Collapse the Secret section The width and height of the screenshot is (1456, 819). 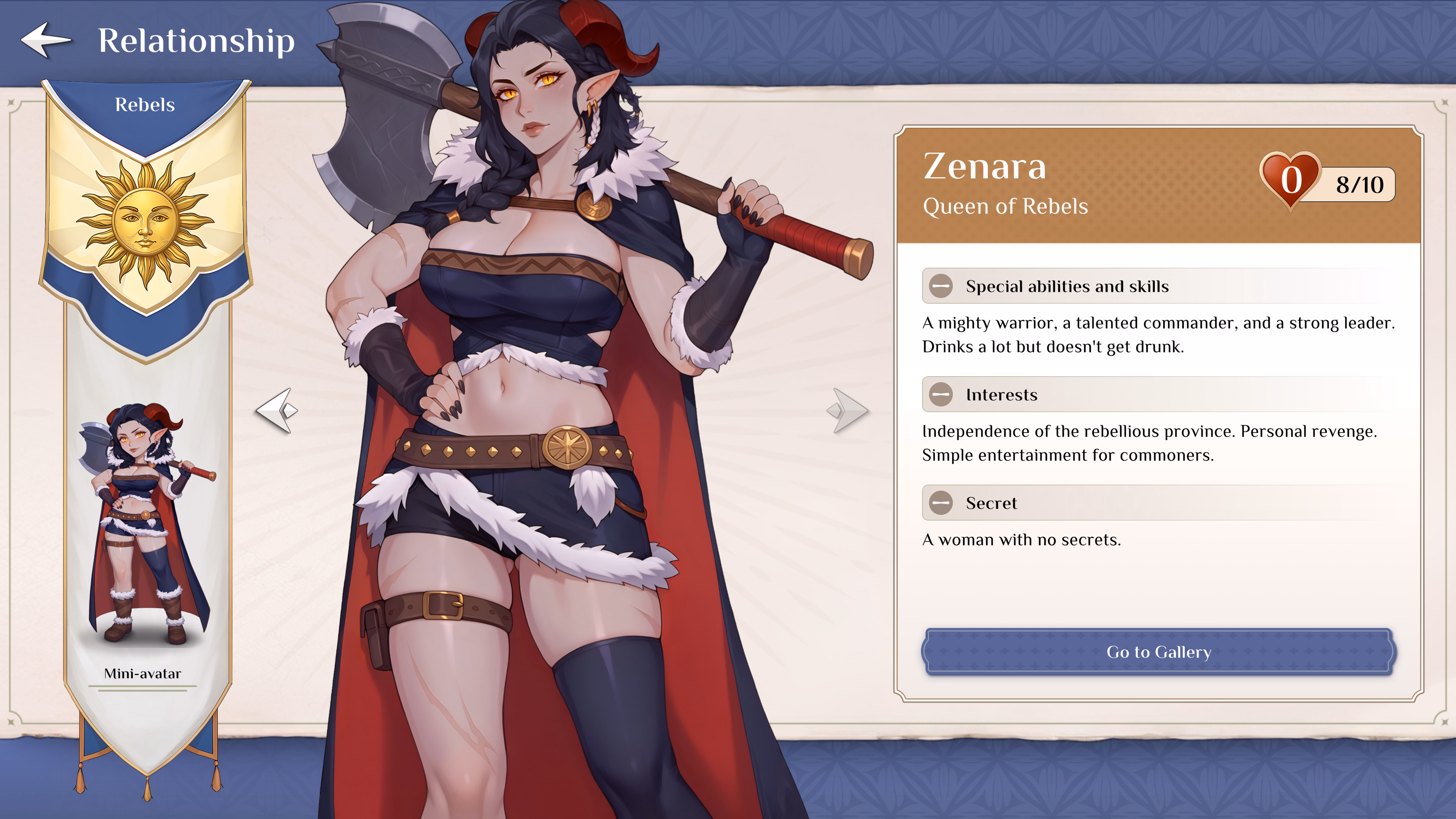point(941,503)
